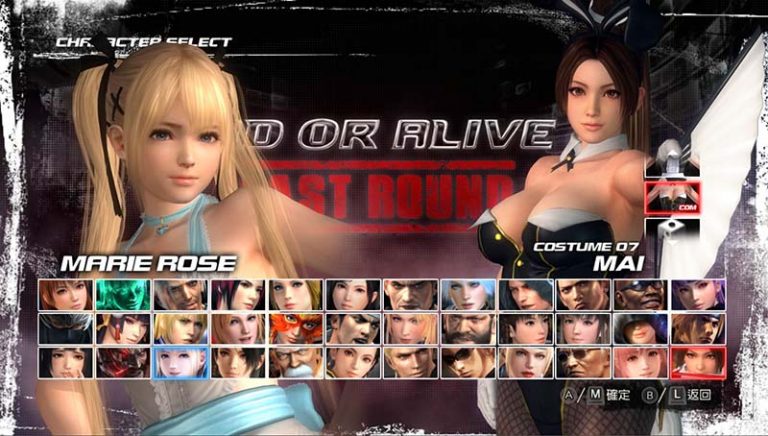Image resolution: width=768 pixels, height=436 pixels.
Task: Pick the Mai portrait highlighted in red
Action: 697,362
